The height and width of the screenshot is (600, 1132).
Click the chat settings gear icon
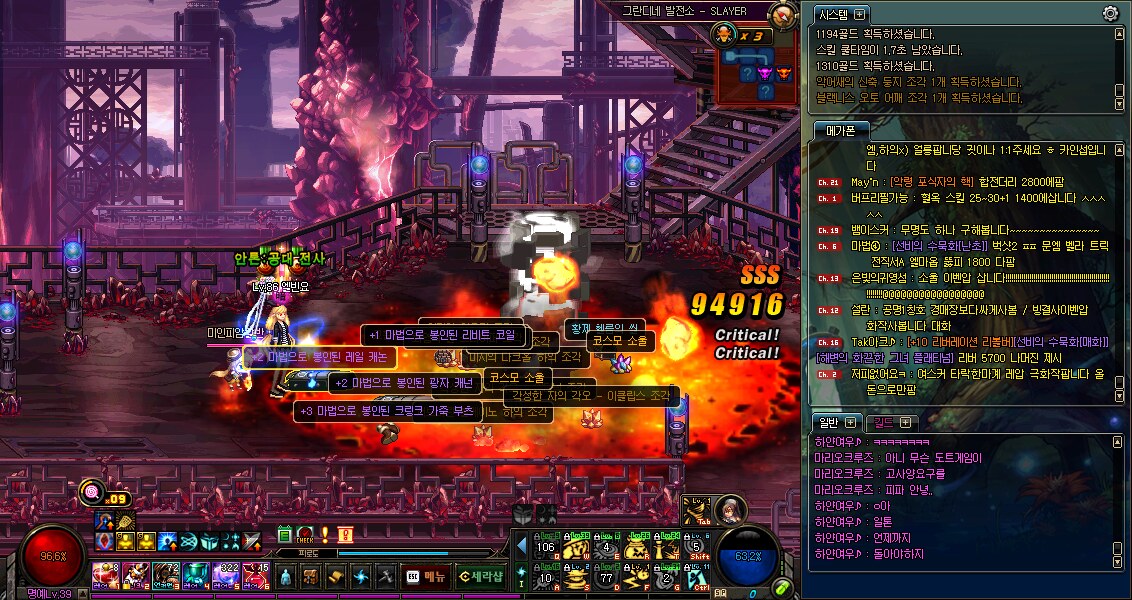tap(1110, 14)
